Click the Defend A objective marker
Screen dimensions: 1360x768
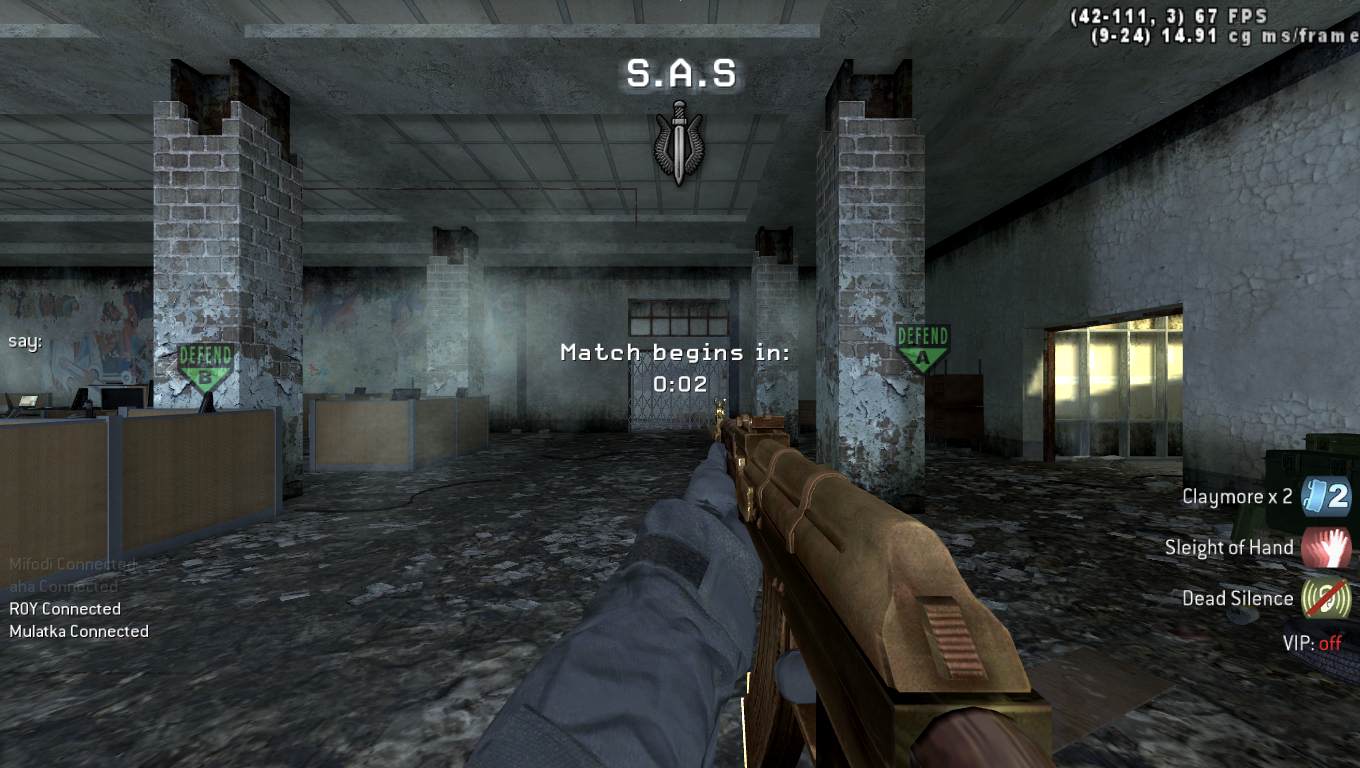tap(922, 347)
